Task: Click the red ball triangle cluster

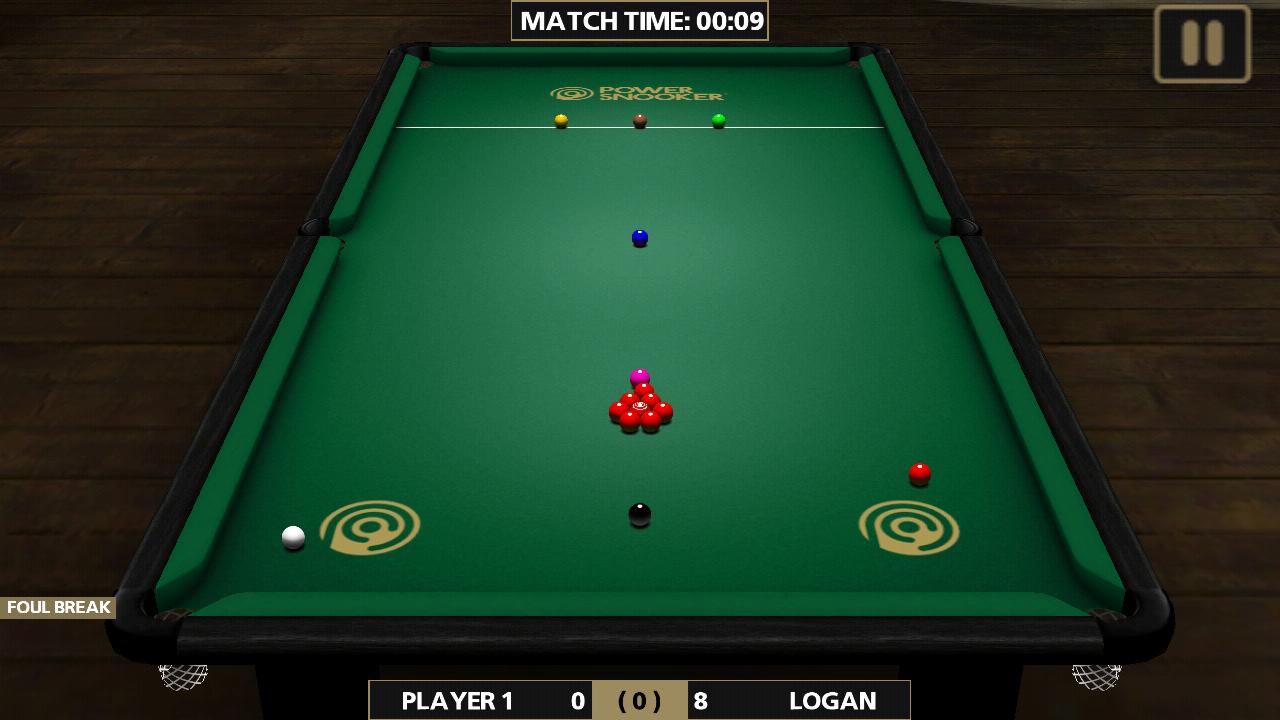Action: (641, 410)
